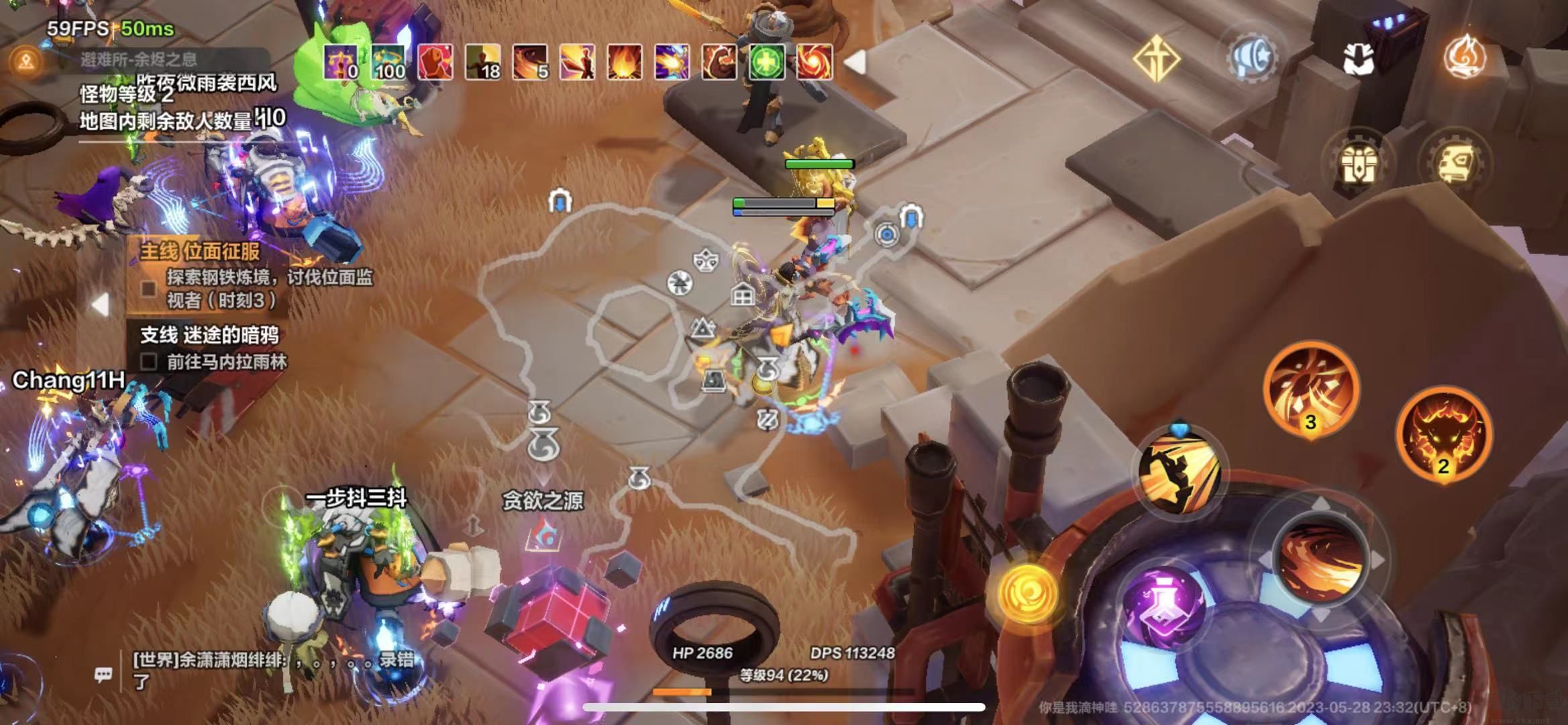Collapse the buff icon bar arrow
The image size is (1568, 725).
[x=855, y=62]
